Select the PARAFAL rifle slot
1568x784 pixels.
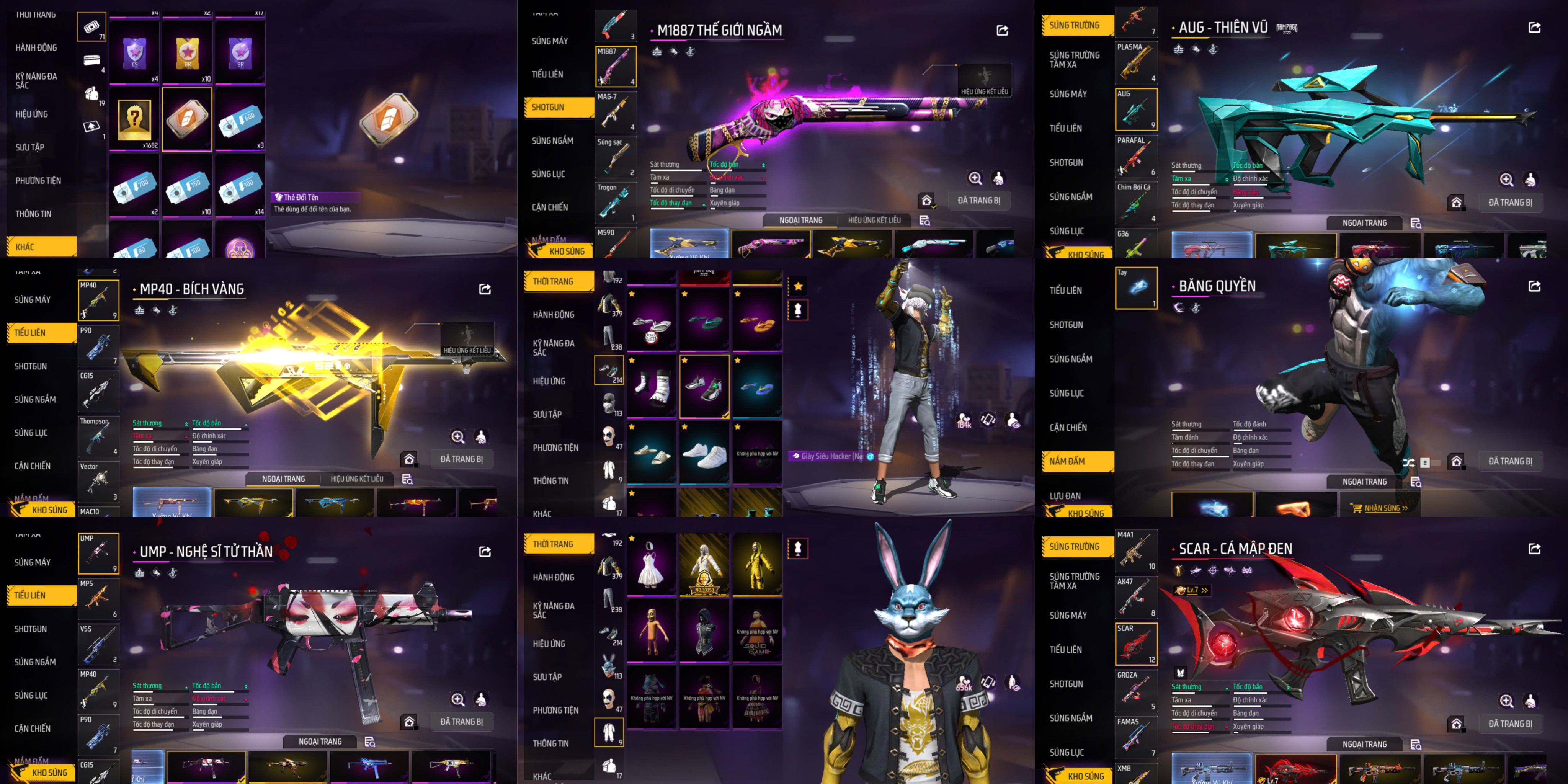click(x=1136, y=156)
